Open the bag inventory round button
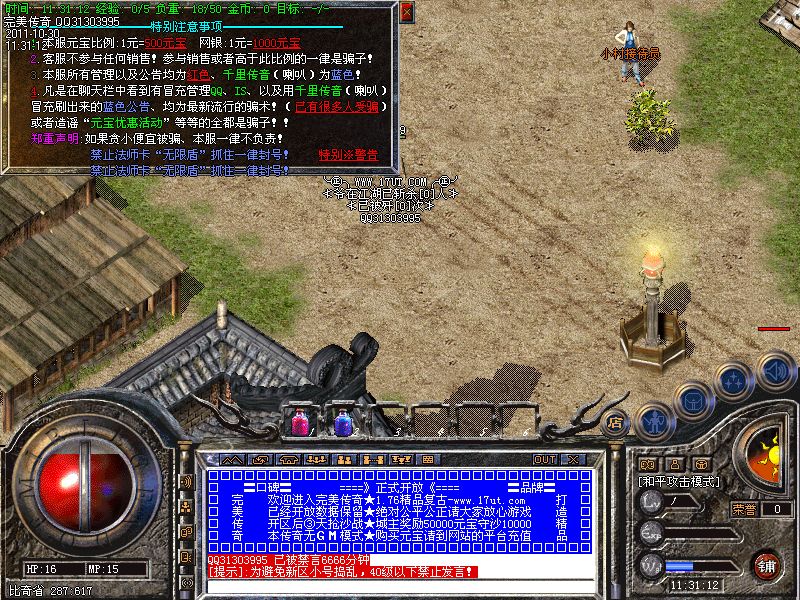 (x=693, y=400)
